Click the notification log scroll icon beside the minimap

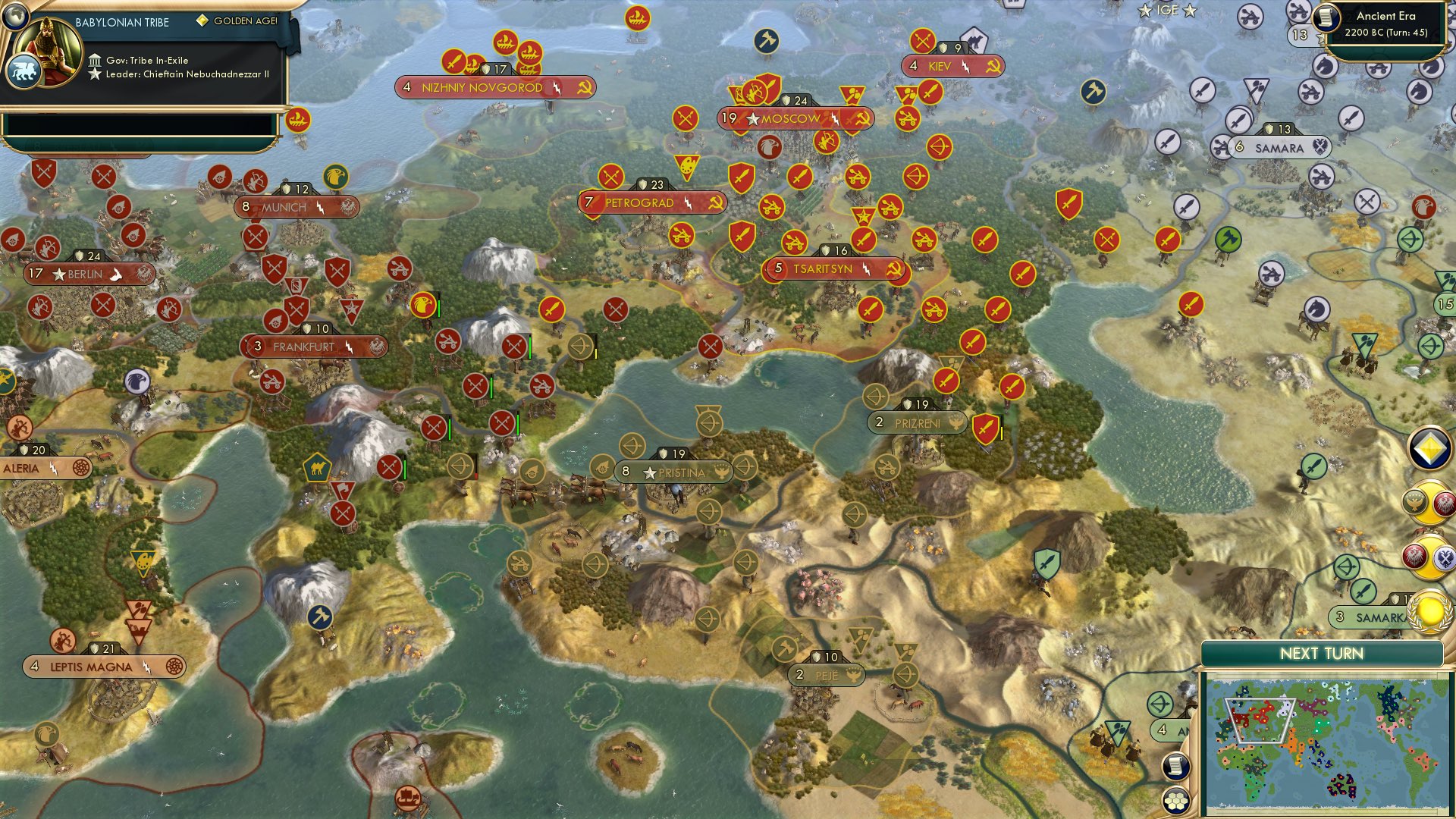click(x=1175, y=766)
